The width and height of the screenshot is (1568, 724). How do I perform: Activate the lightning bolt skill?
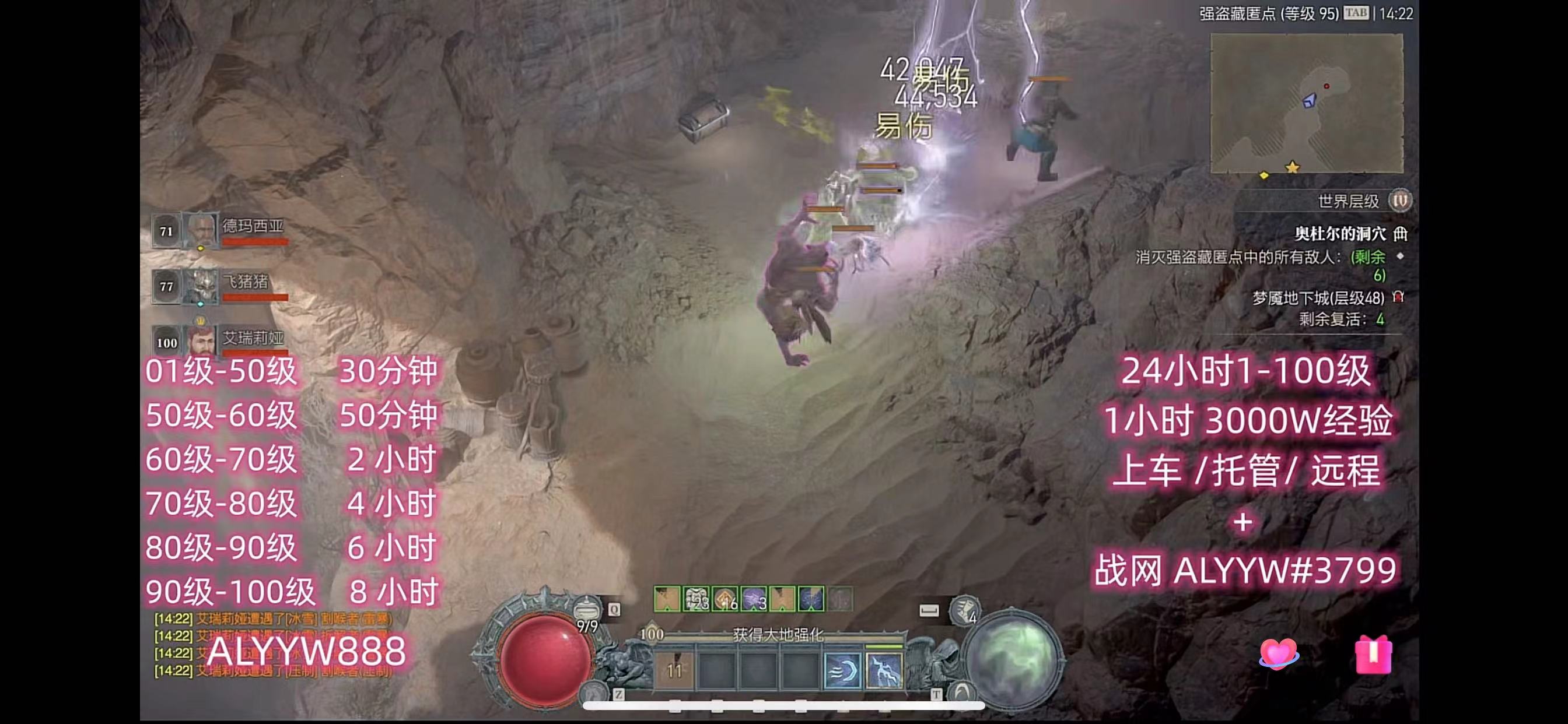coord(883,670)
